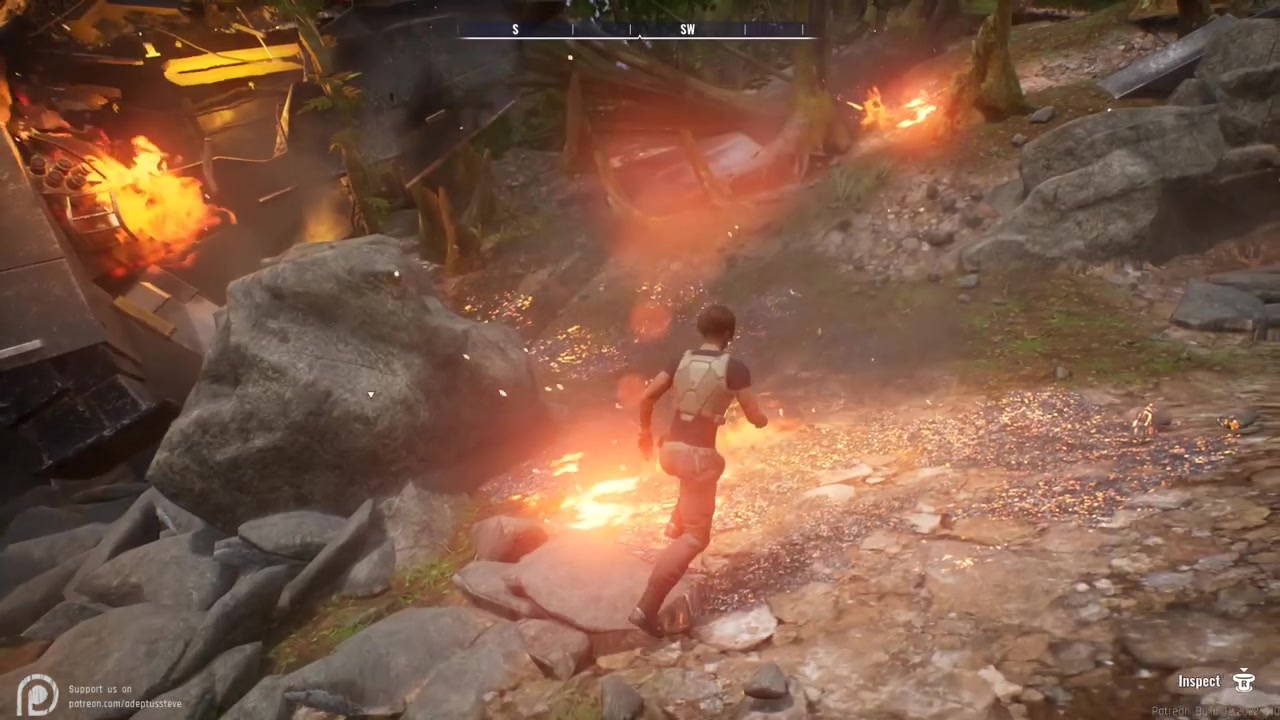Viewport: 1280px width, 720px height.
Task: Click the compass heading bar
Action: pyautogui.click(x=636, y=30)
